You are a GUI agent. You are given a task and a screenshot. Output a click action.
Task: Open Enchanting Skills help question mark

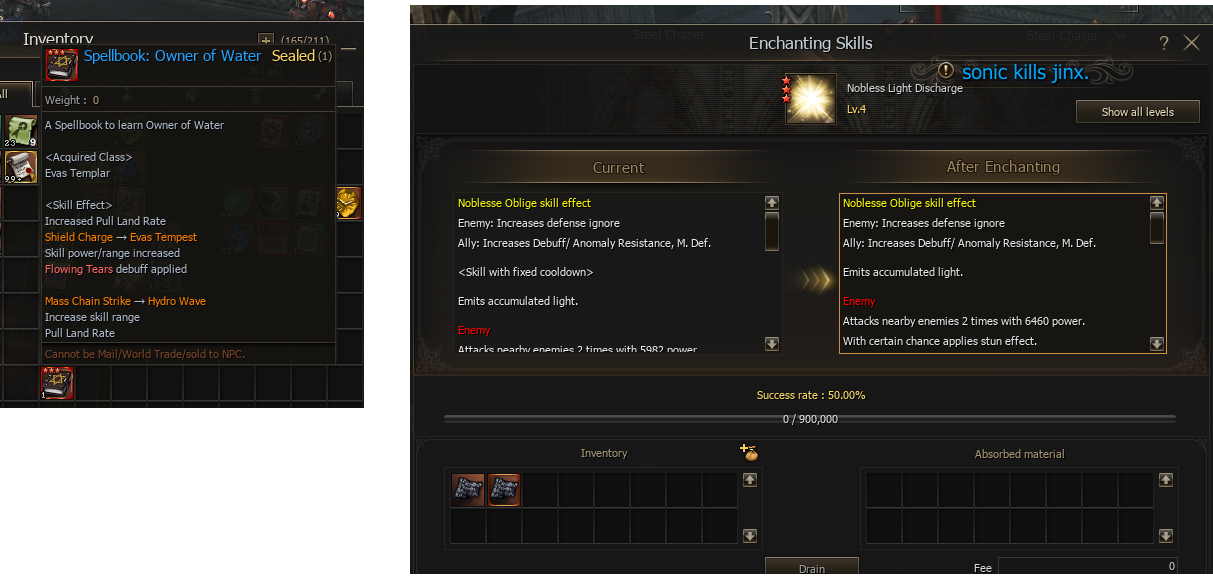[x=1164, y=43]
